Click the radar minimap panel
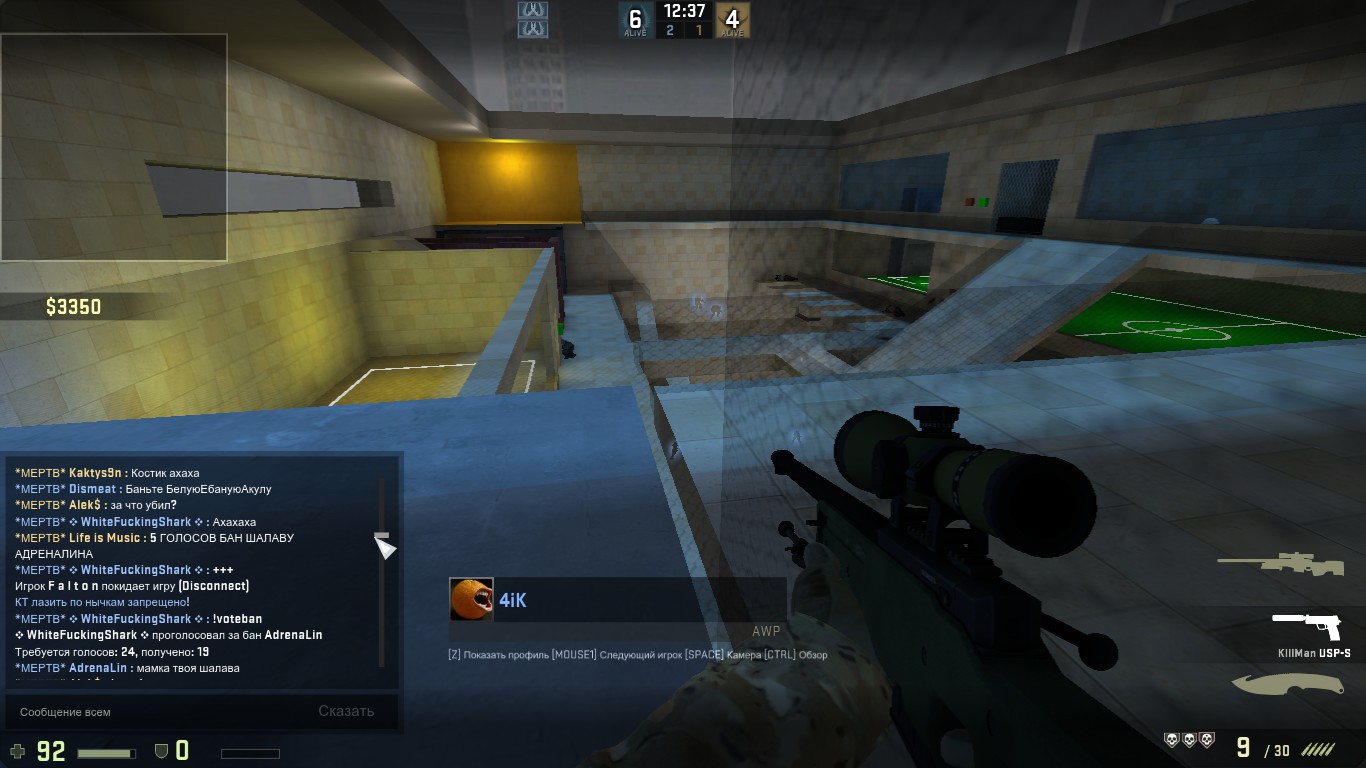The height and width of the screenshot is (768, 1366). point(114,147)
